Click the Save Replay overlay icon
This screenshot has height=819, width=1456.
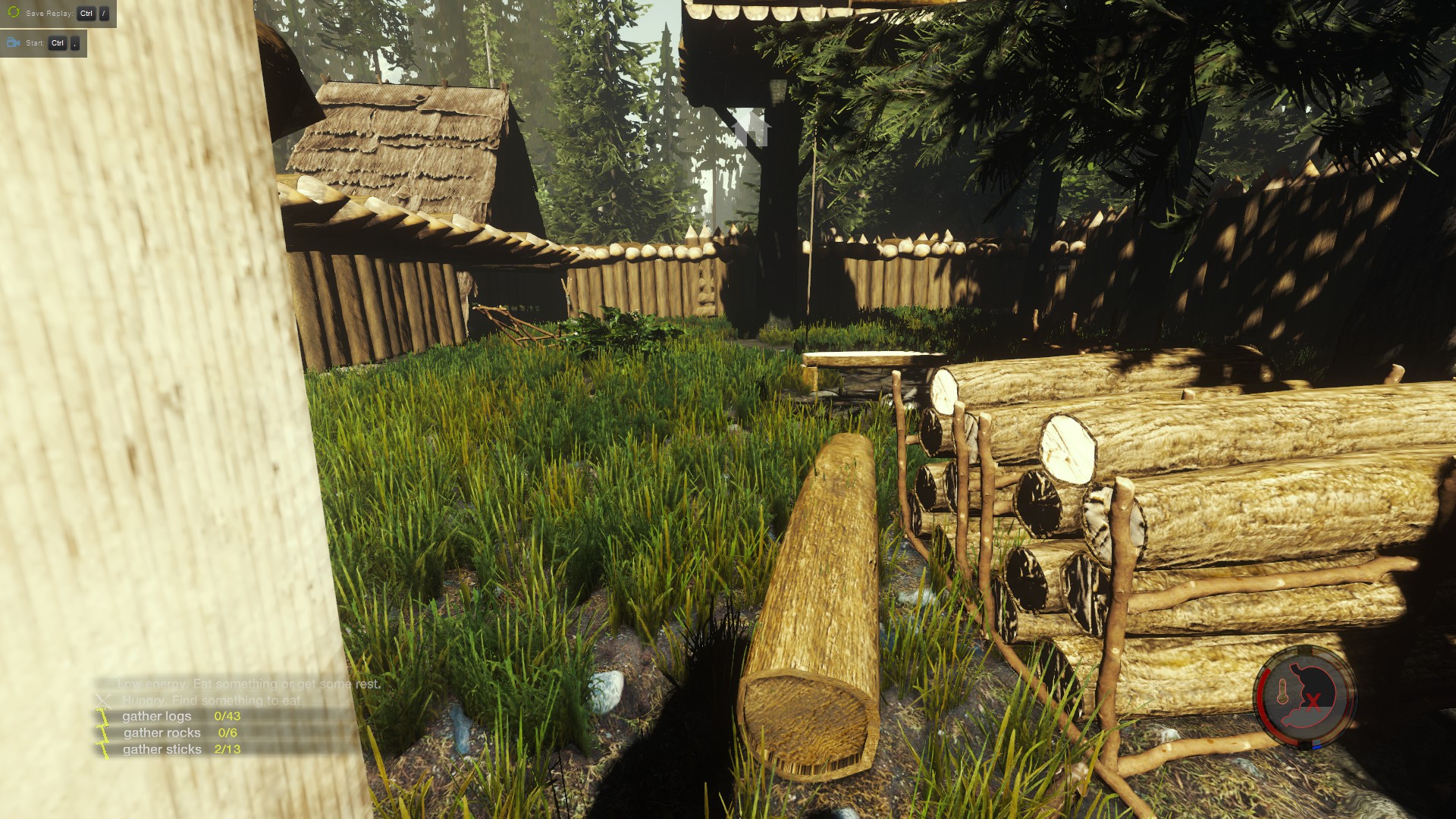(x=14, y=13)
